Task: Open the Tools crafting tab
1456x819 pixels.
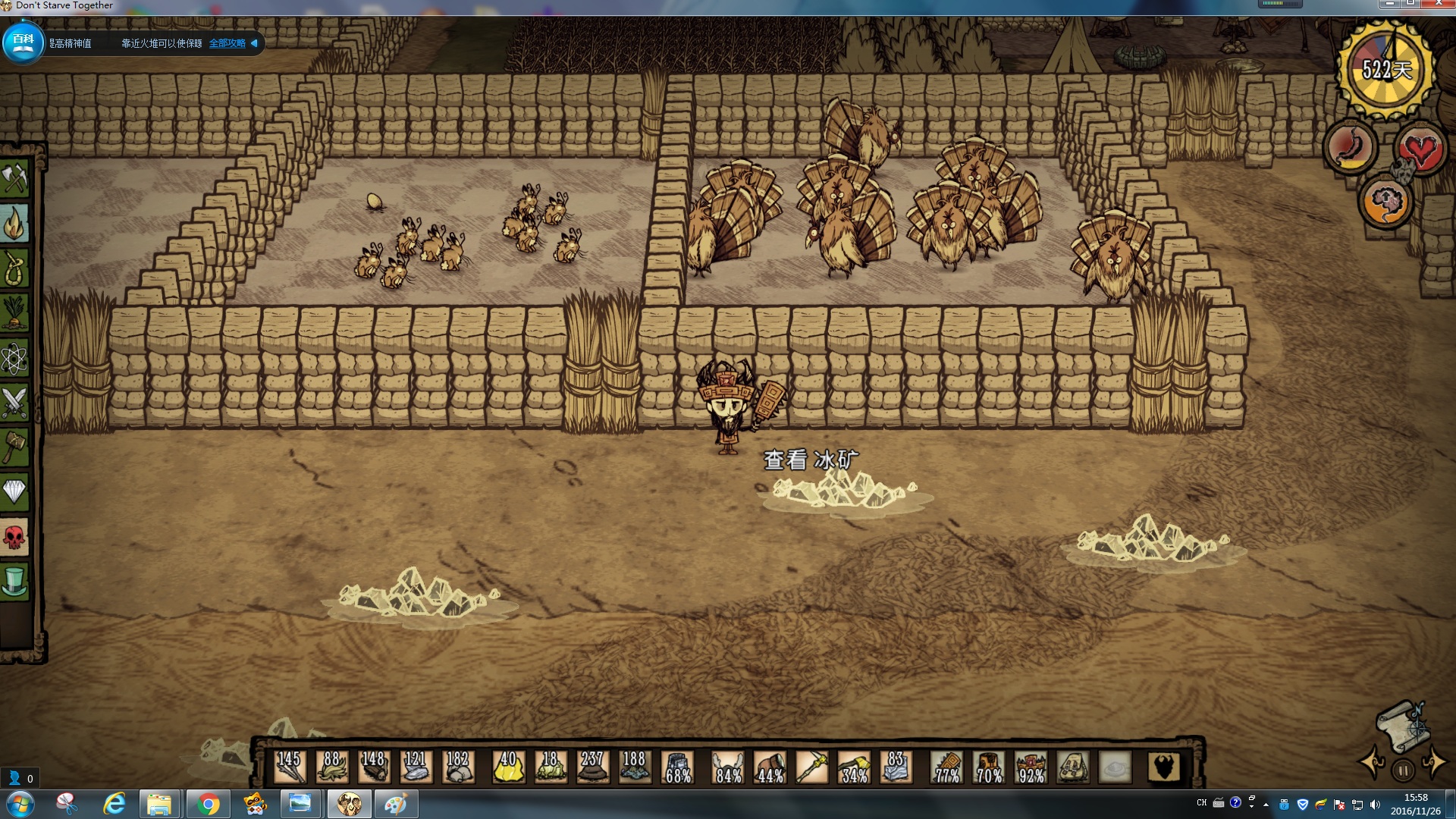Action: (15, 179)
